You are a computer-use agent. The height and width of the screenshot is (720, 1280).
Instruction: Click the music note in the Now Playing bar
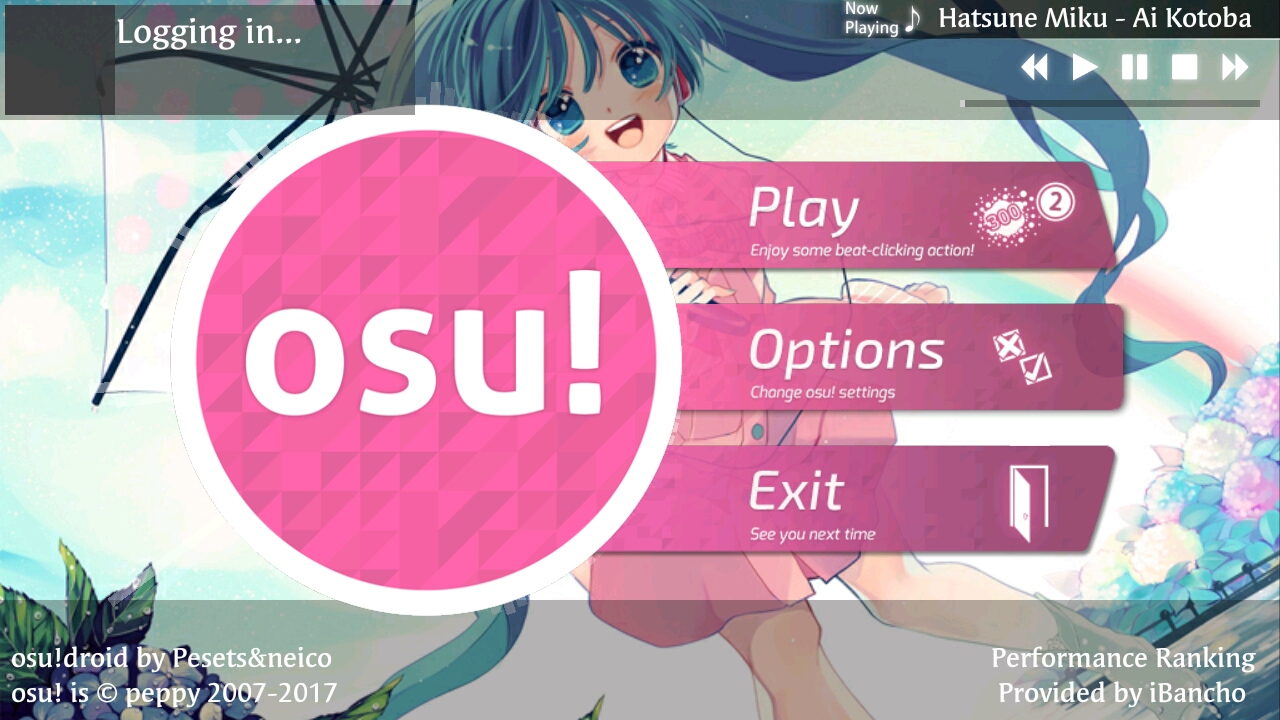click(x=915, y=18)
